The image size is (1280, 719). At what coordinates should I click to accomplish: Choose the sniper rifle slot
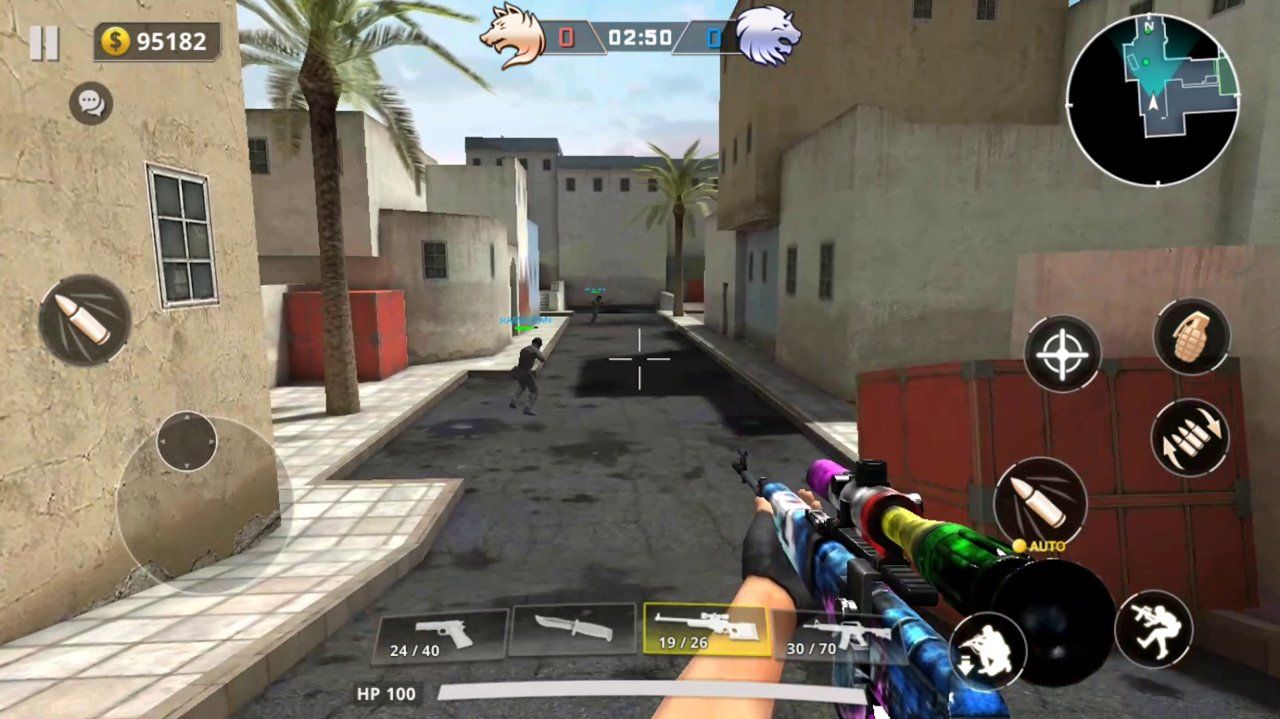(706, 630)
